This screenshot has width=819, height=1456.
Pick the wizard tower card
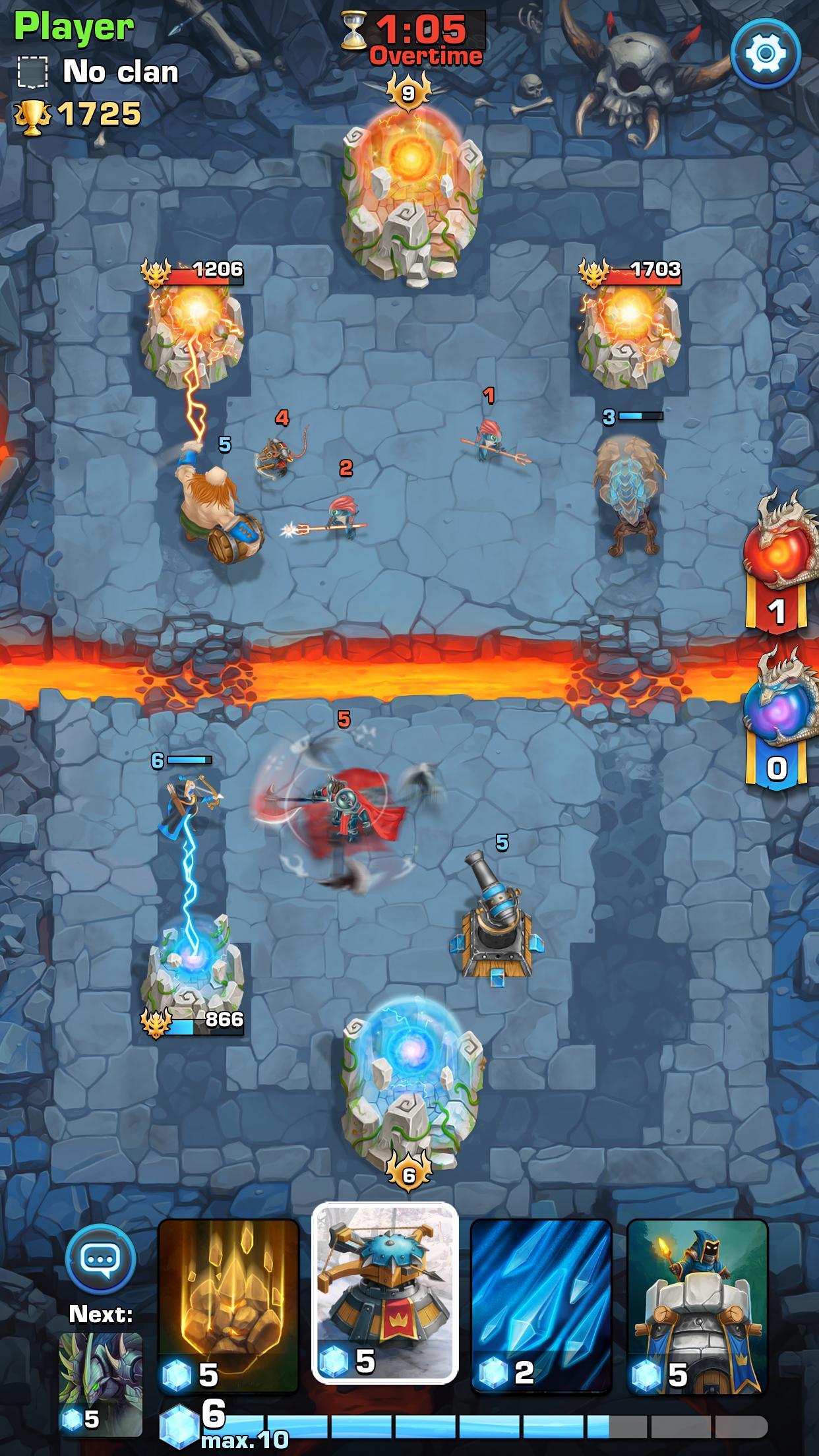(x=697, y=1296)
